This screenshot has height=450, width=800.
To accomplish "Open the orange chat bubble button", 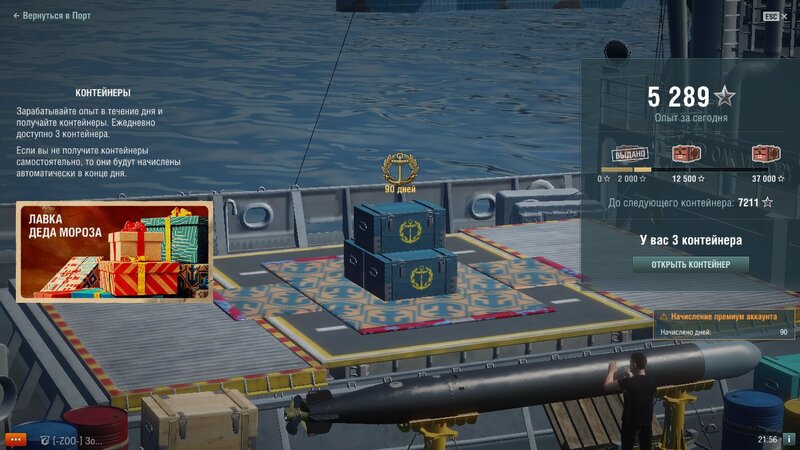I will 15,439.
